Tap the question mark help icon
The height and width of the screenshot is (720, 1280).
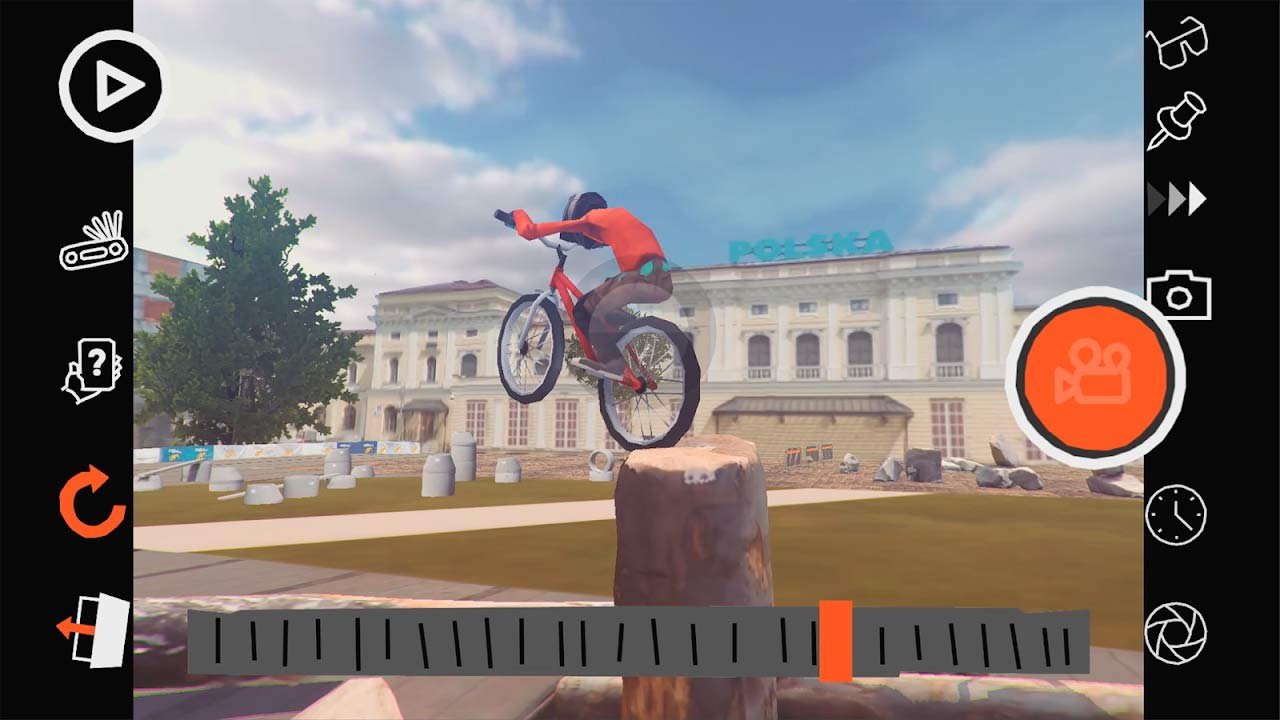[93, 370]
